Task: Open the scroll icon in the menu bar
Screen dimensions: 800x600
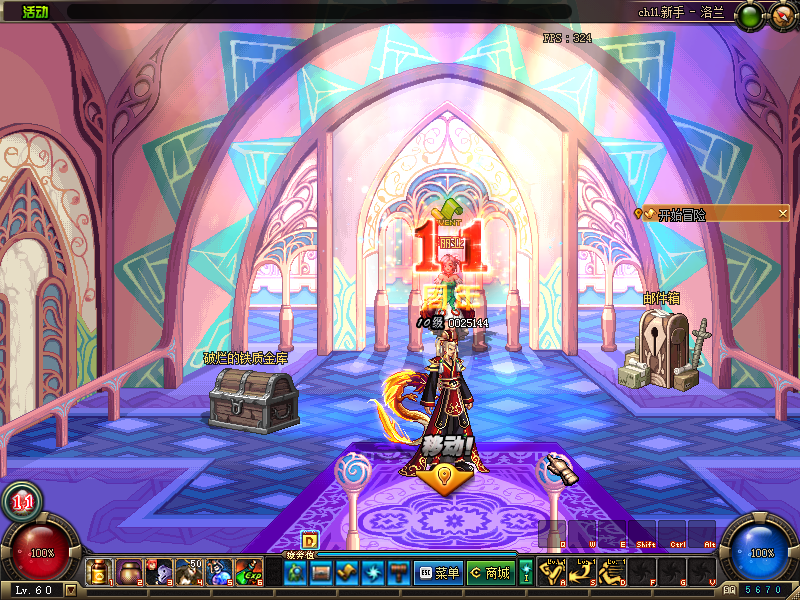Action: pos(346,573)
